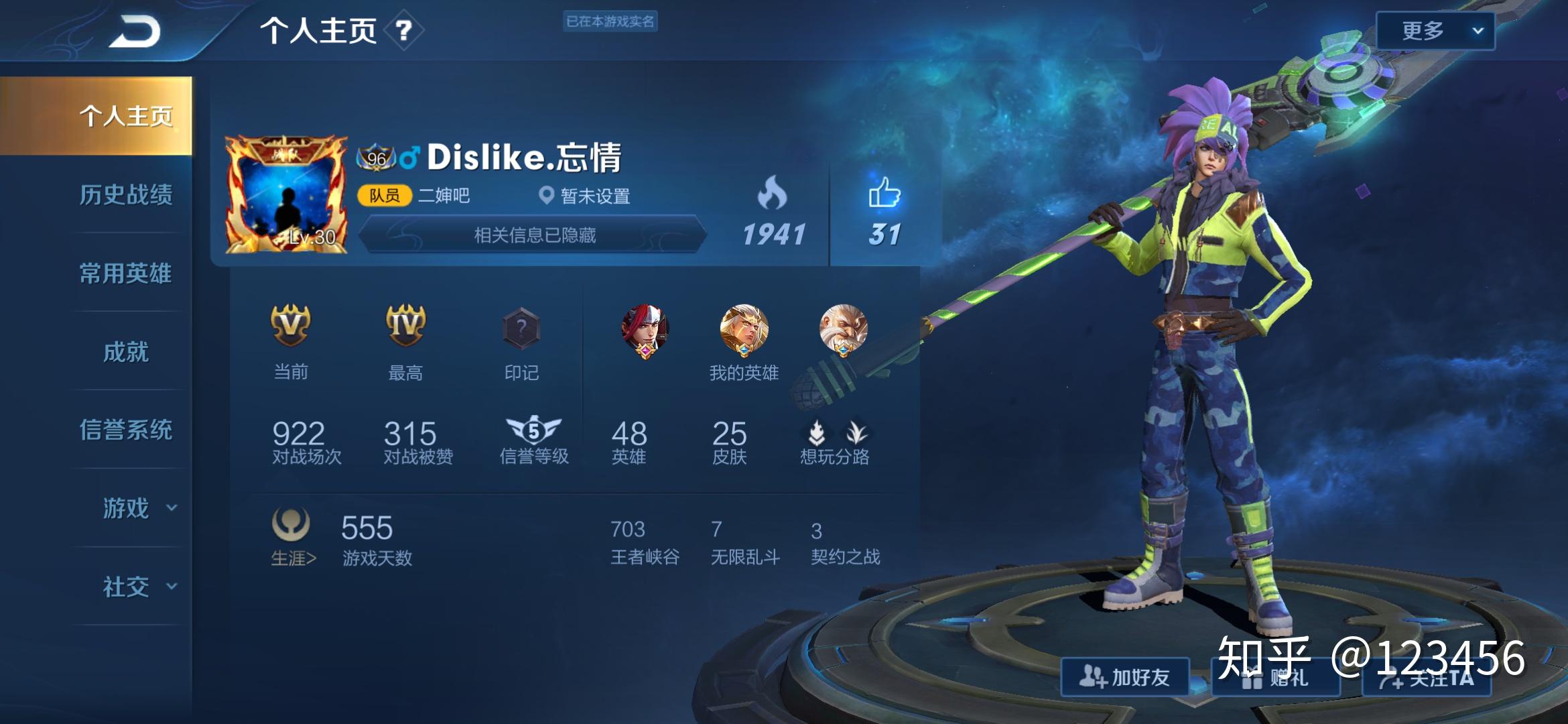
Task: Open the 常用英雄 tab
Action: pyautogui.click(x=126, y=273)
